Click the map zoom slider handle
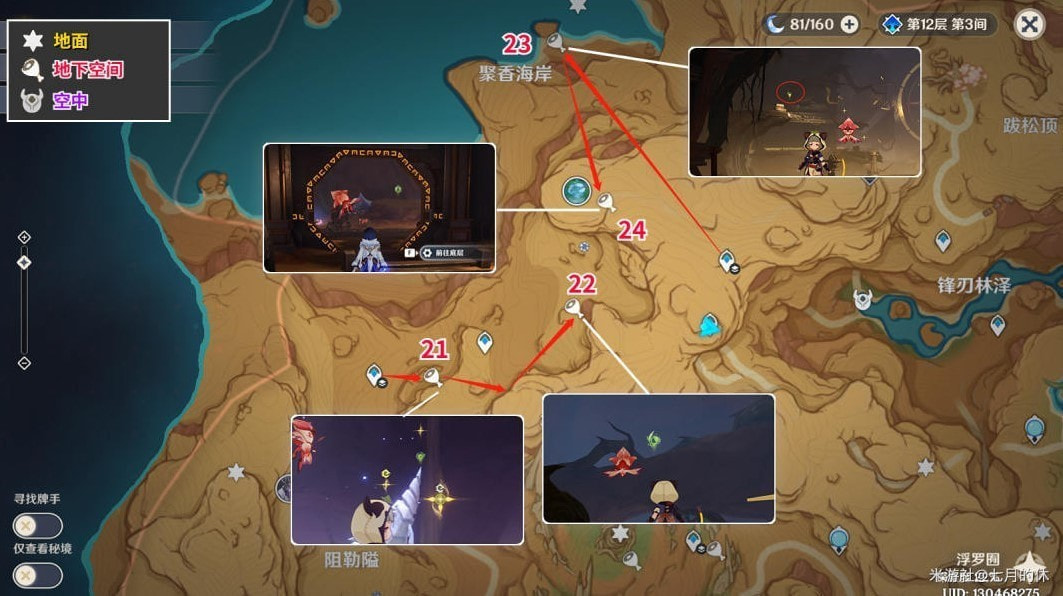The width and height of the screenshot is (1063, 596). [24, 262]
